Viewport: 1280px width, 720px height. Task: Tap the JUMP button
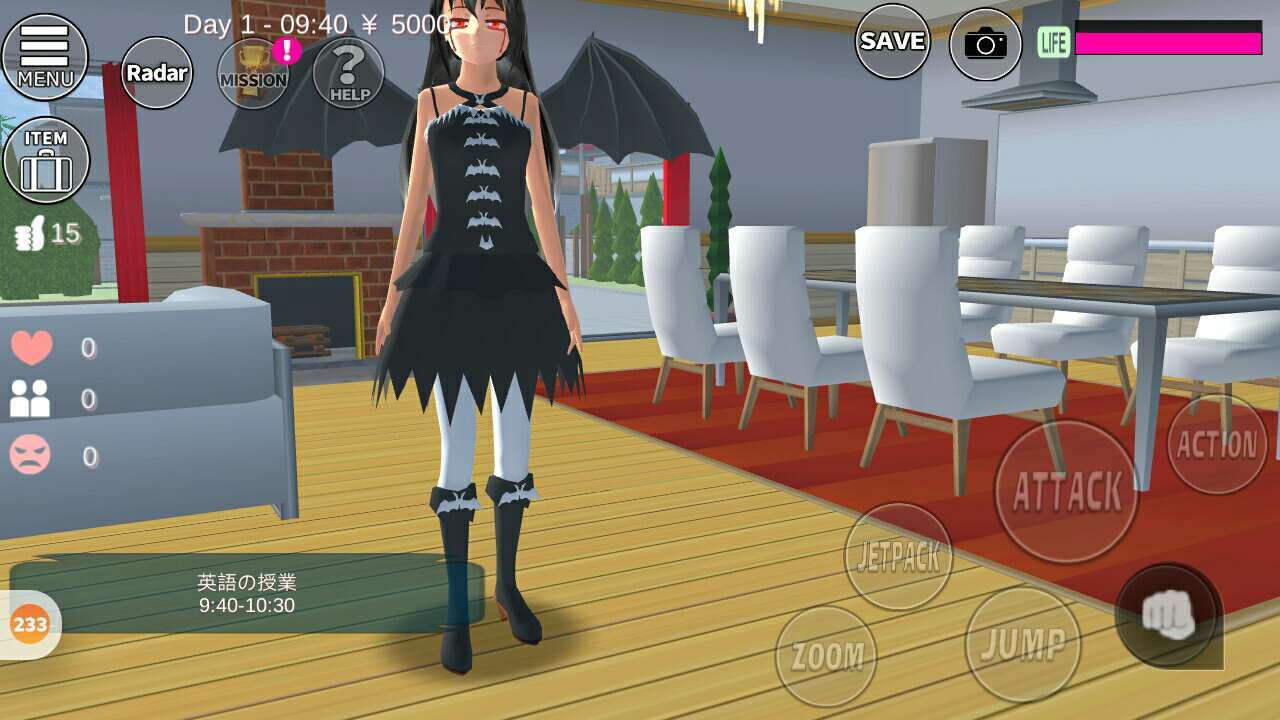(x=1022, y=644)
